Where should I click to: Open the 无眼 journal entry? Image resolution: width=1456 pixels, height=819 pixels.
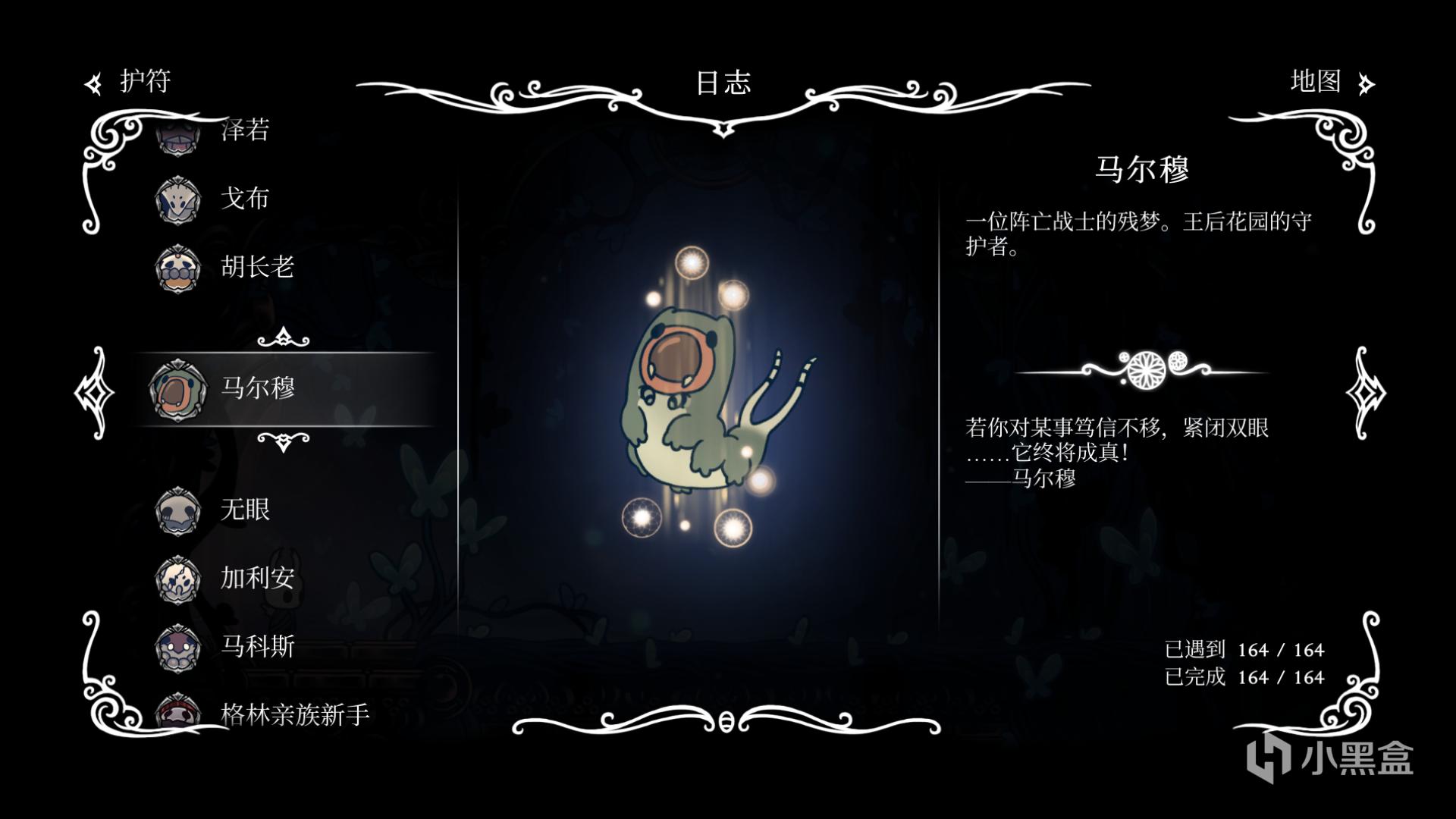coord(244,510)
